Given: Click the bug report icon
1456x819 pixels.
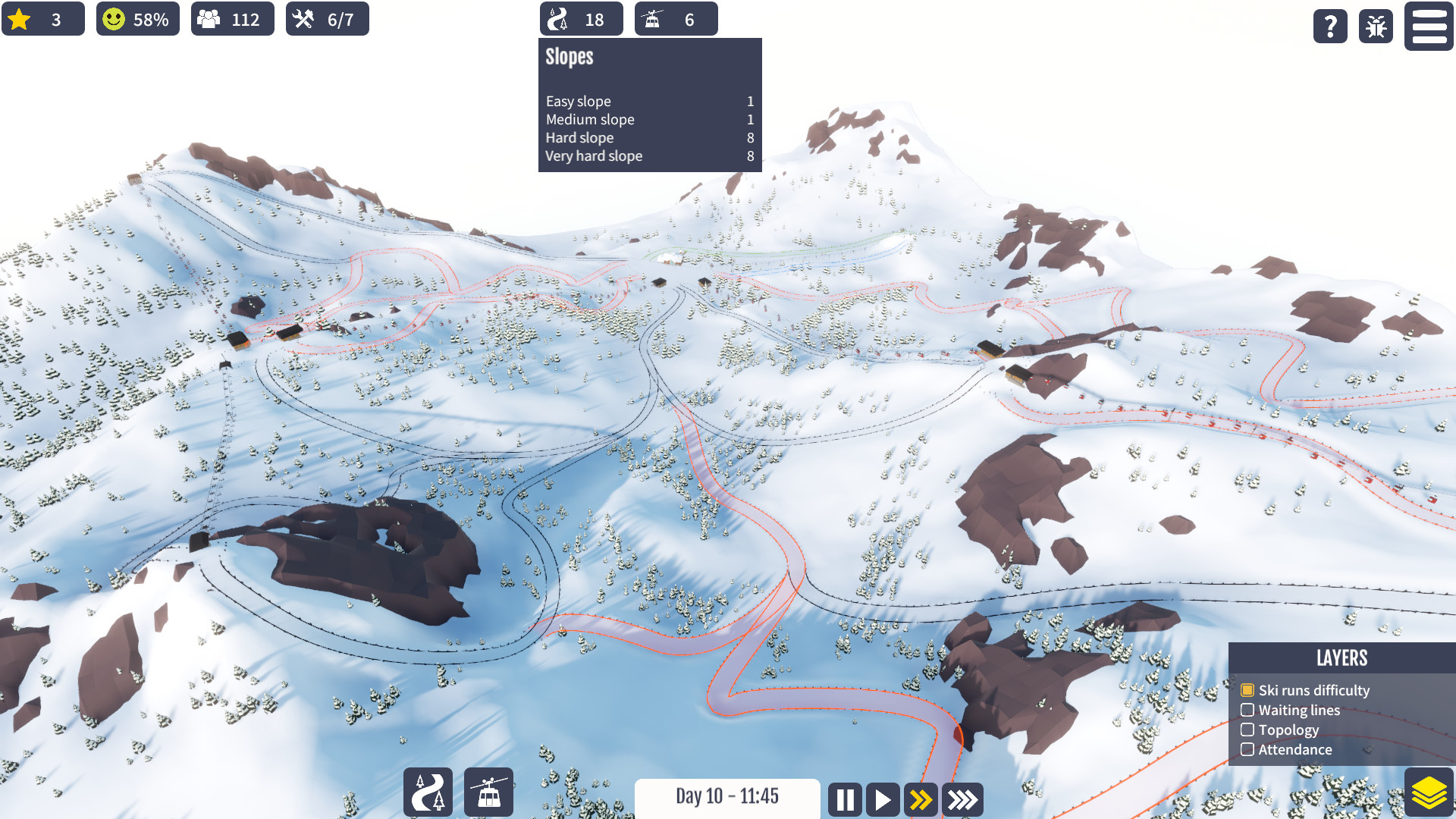Looking at the screenshot, I should 1375,27.
